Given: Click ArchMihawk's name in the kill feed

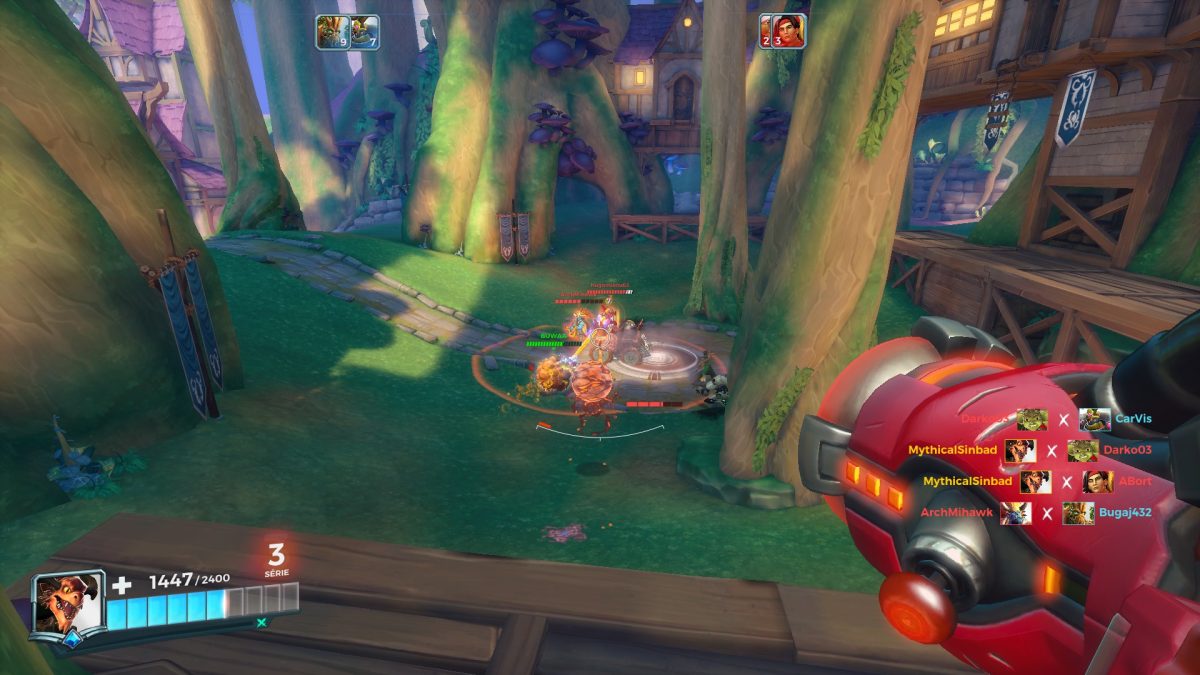Looking at the screenshot, I should point(956,513).
